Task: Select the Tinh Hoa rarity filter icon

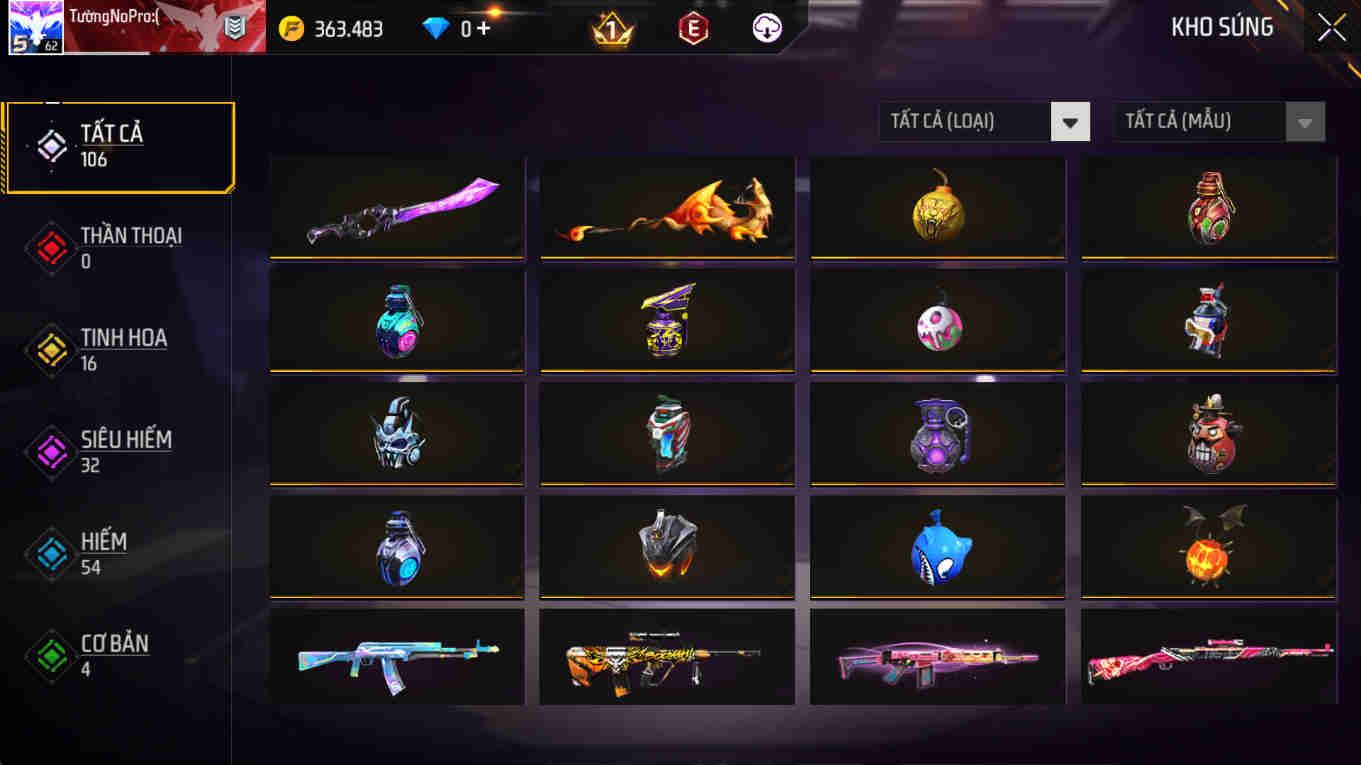Action: pos(49,349)
